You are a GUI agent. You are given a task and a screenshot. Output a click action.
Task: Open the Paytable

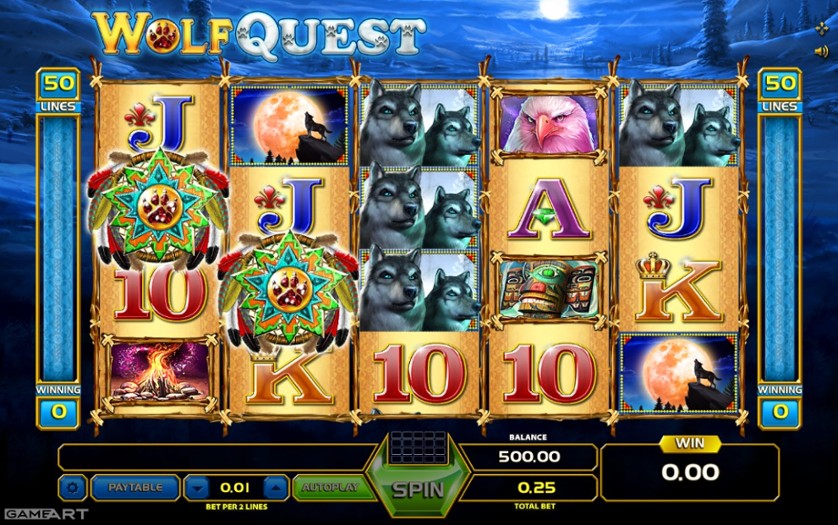click(134, 488)
